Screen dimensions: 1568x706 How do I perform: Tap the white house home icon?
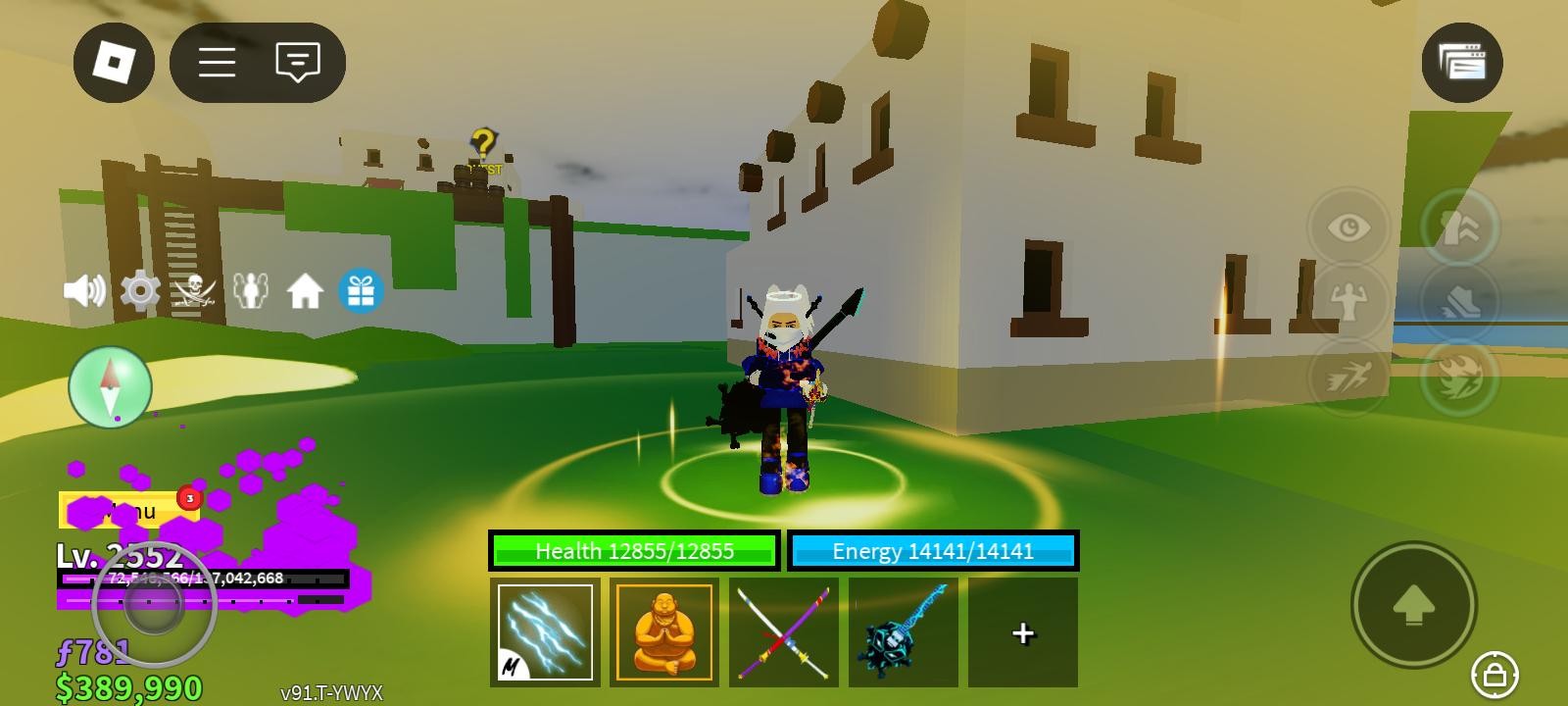tap(305, 291)
